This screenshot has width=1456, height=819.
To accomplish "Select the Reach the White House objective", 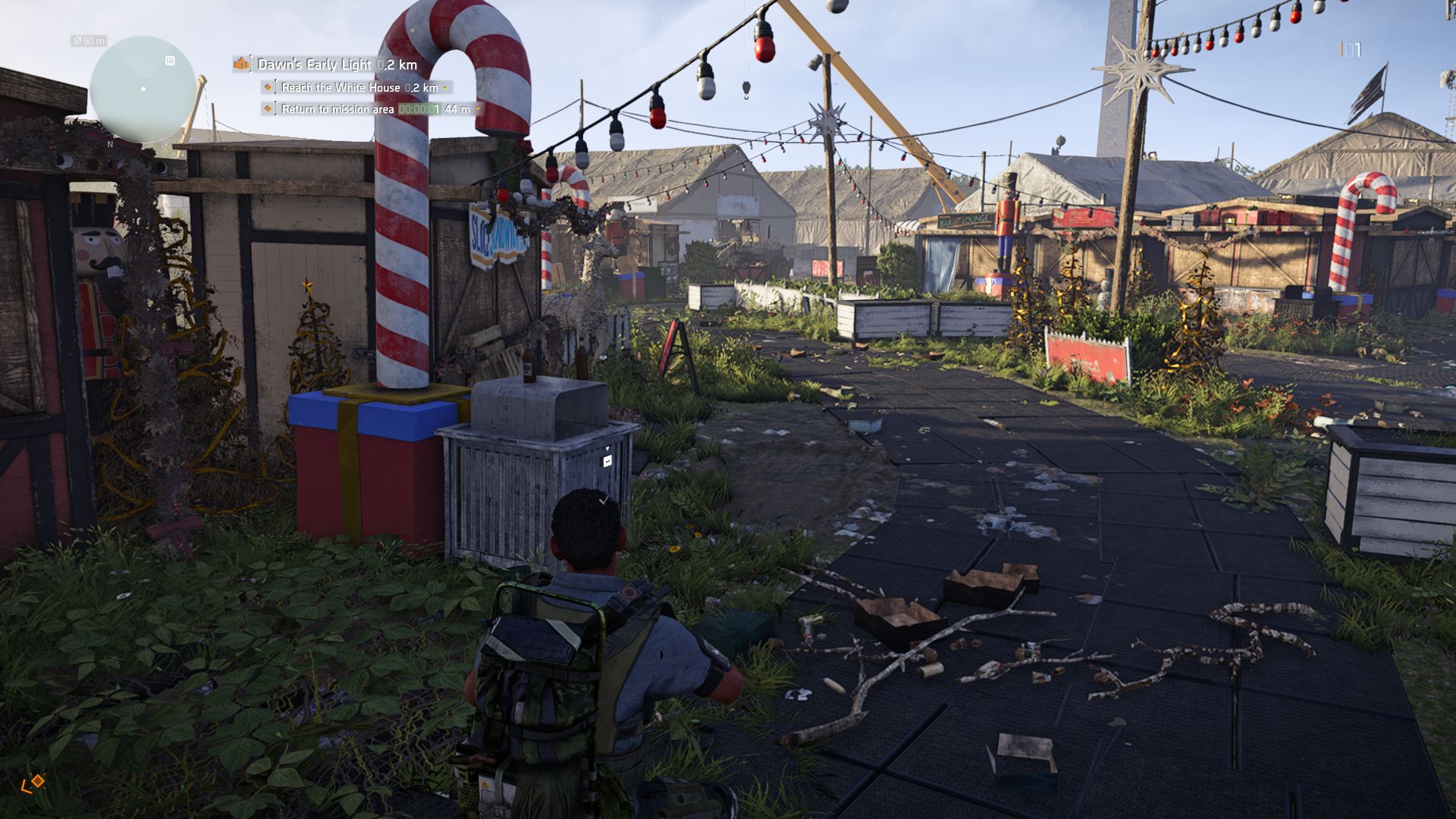I will [x=359, y=88].
